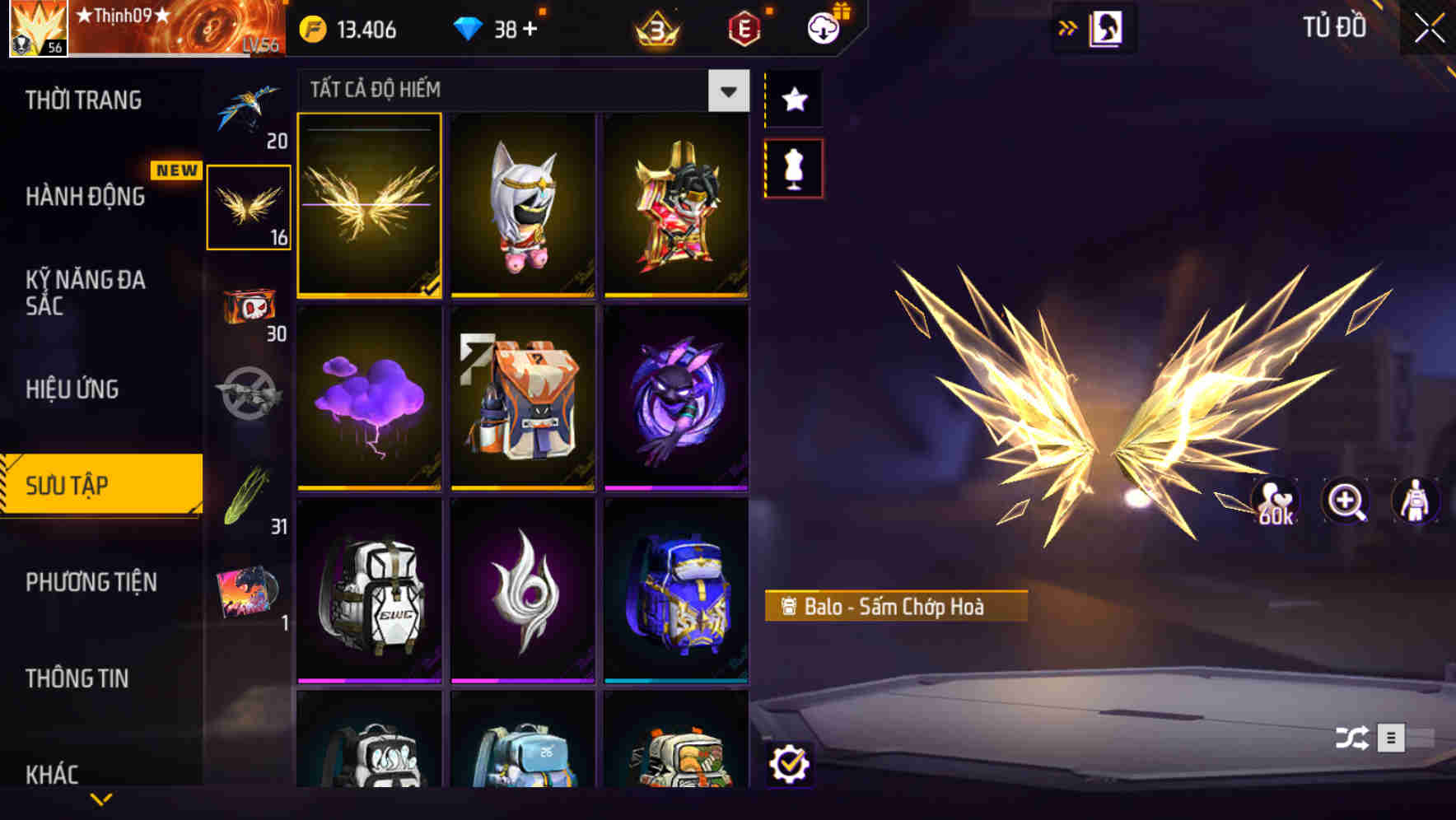Expand the arrows panel near top right
The width and height of the screenshot is (1456, 820).
point(1069,27)
